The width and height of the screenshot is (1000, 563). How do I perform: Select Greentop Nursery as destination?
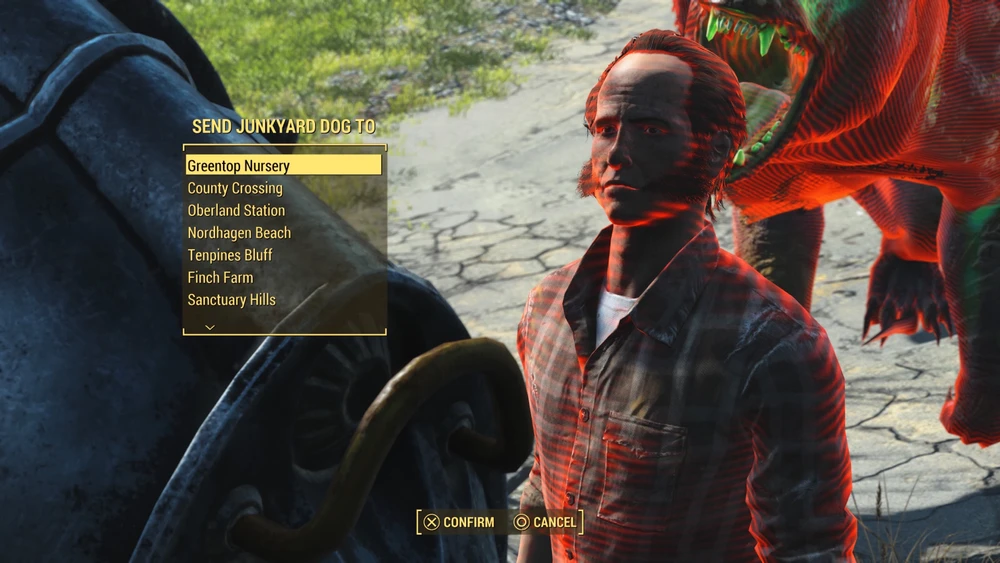pyautogui.click(x=283, y=165)
